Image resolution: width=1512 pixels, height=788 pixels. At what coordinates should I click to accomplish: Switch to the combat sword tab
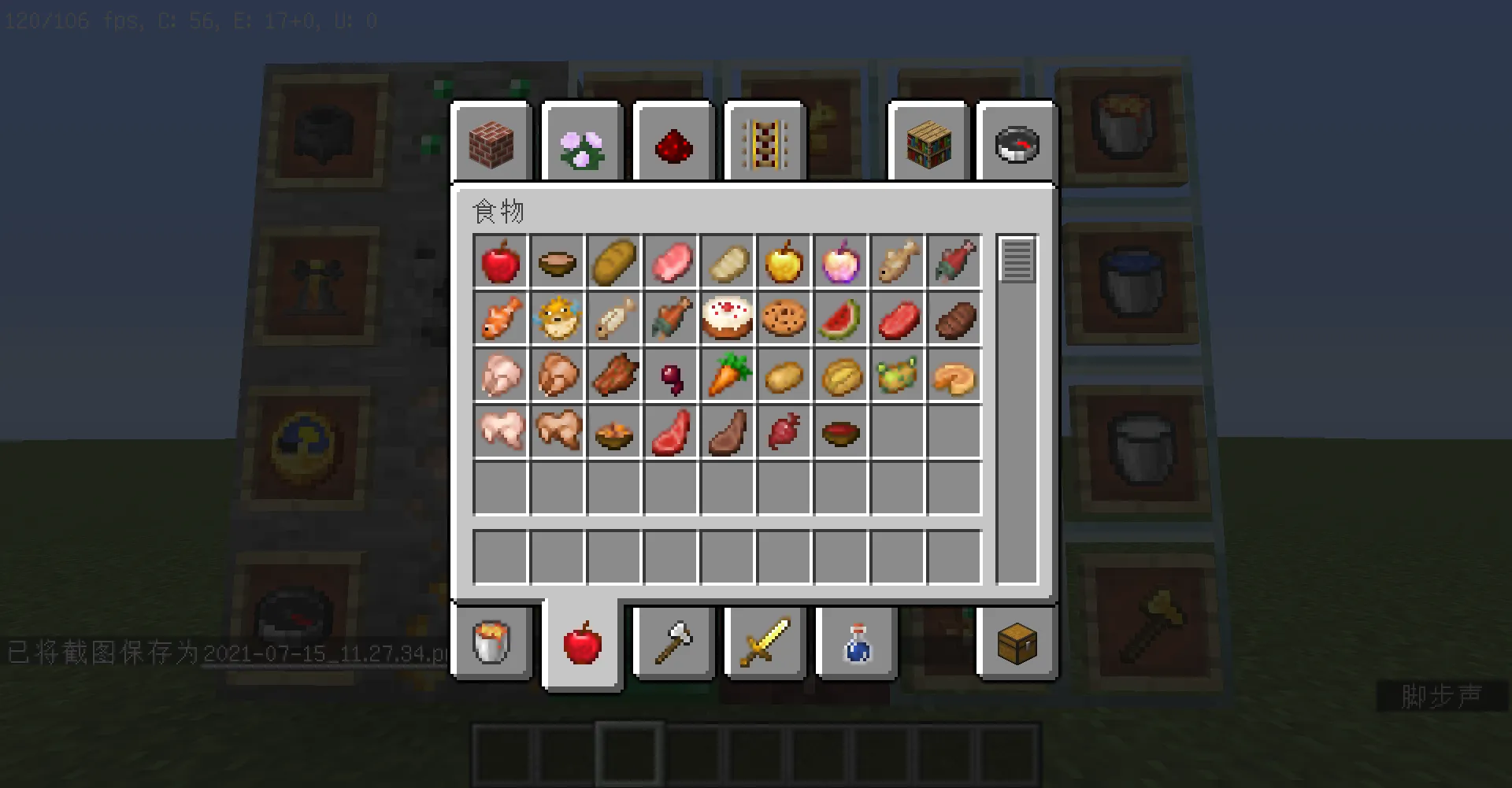click(x=764, y=643)
